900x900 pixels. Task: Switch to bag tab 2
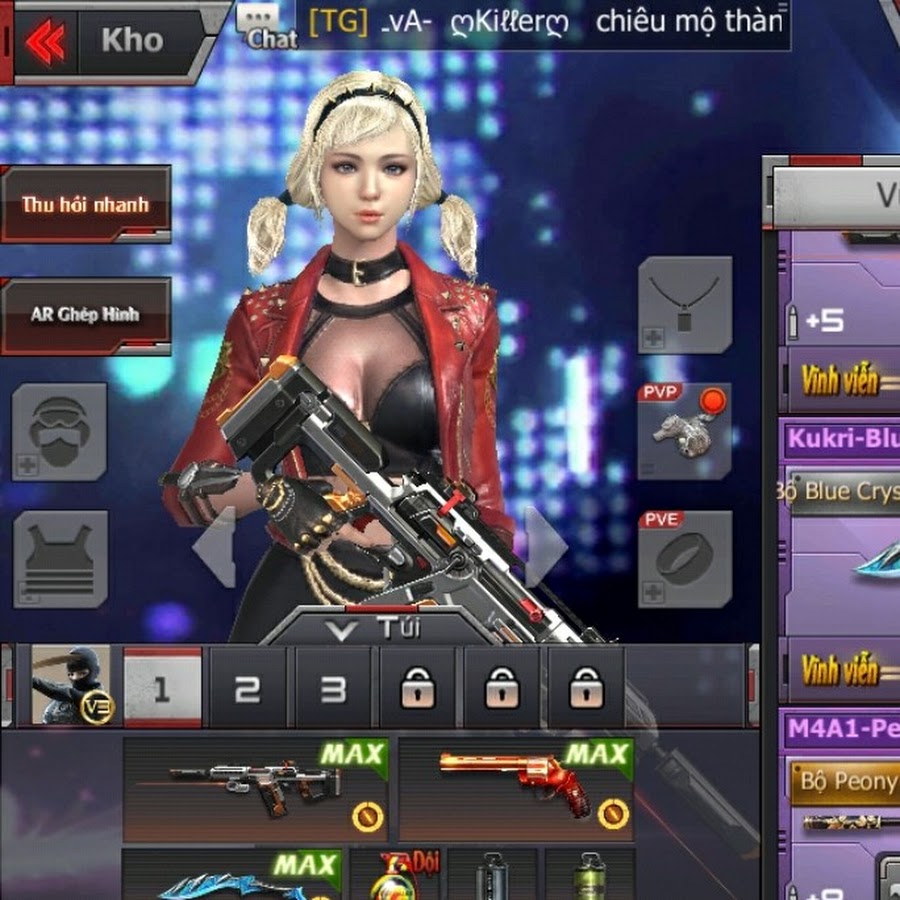pyautogui.click(x=247, y=688)
